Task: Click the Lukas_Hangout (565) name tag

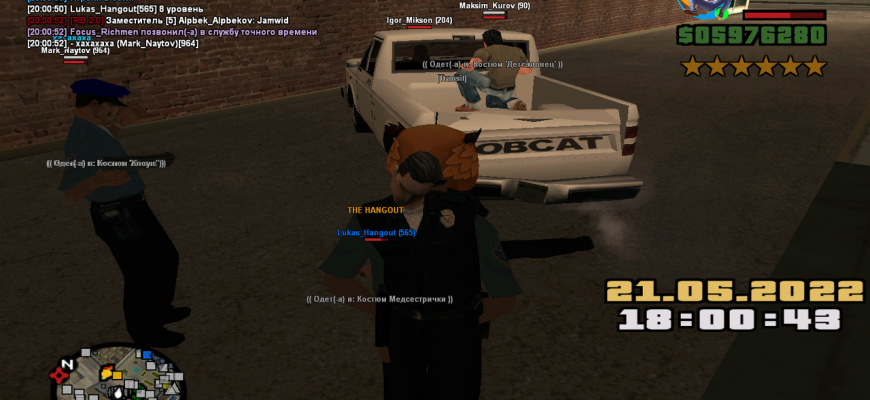Action: 376,232
